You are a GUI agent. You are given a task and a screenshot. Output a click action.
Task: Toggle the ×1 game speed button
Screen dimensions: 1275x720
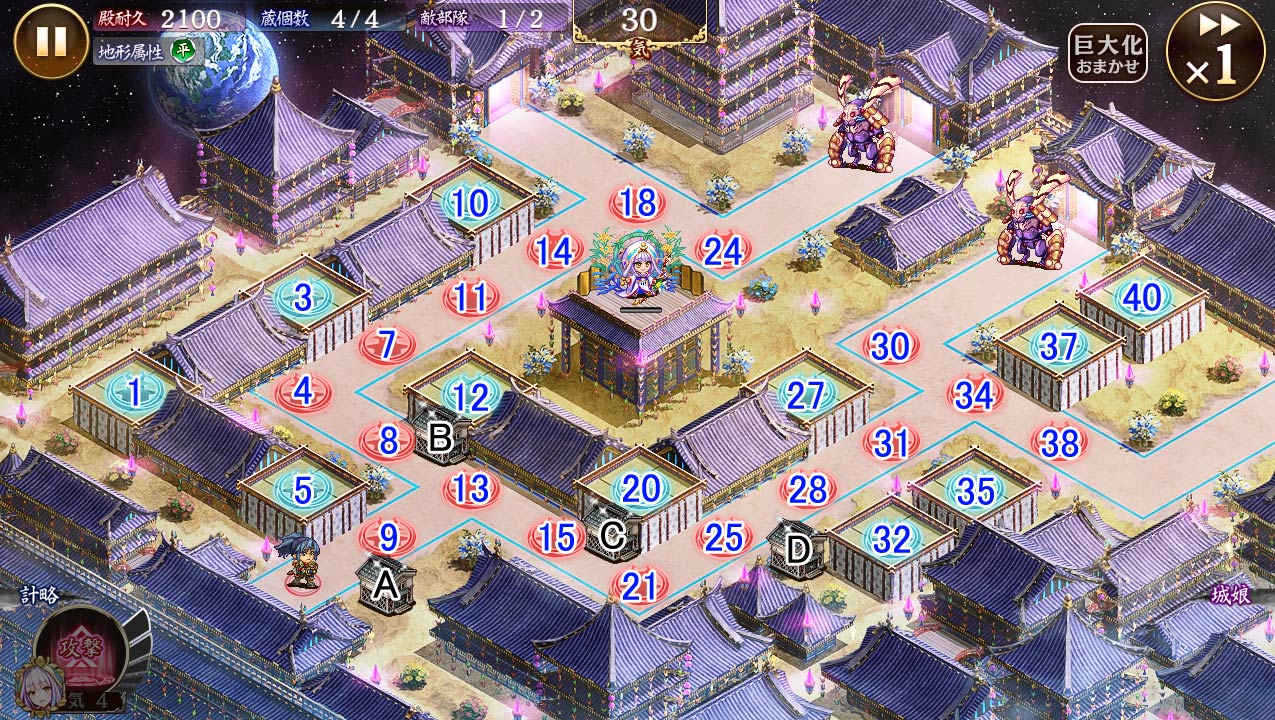[1215, 51]
